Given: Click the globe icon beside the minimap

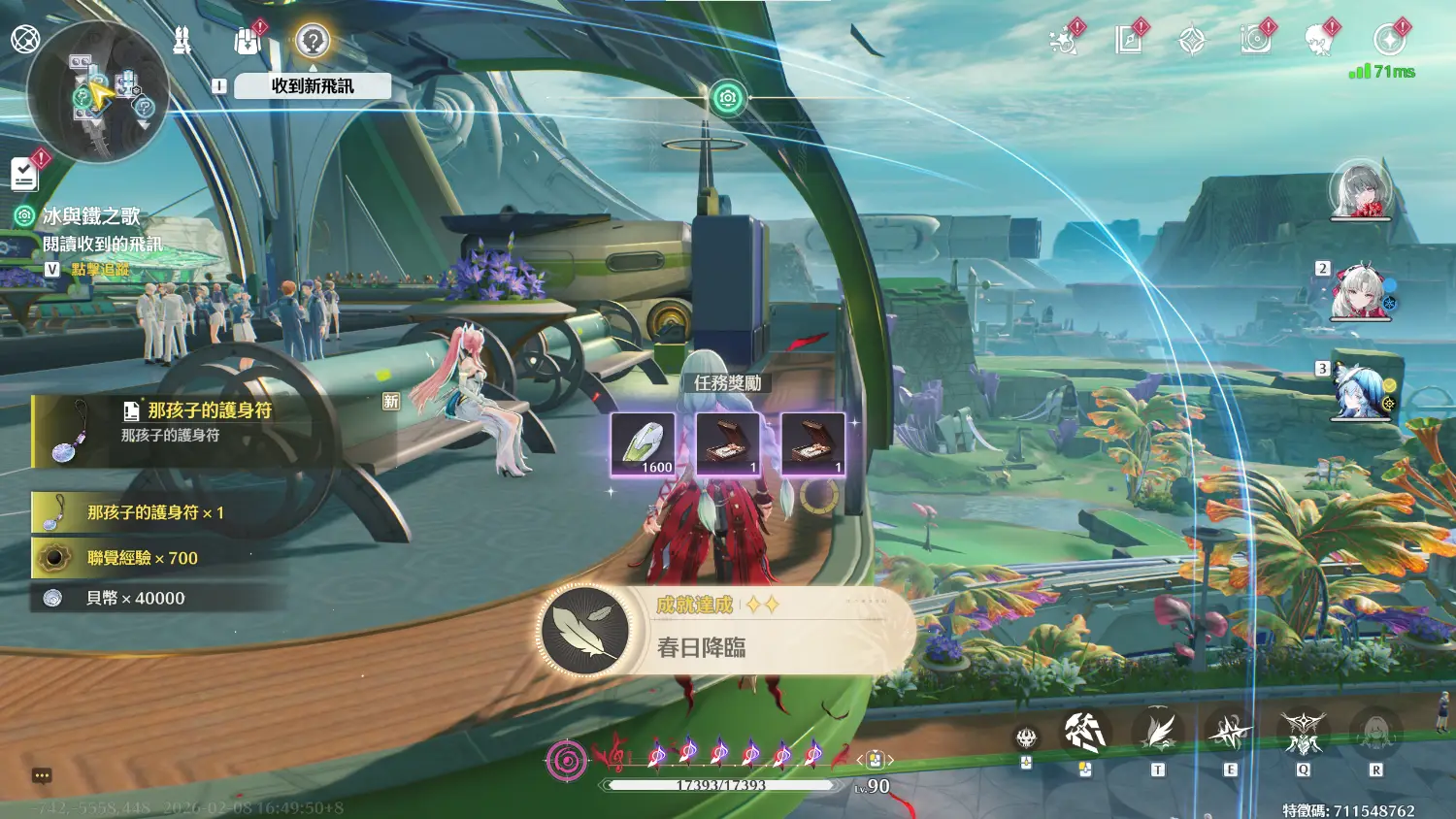Looking at the screenshot, I should (x=25, y=40).
